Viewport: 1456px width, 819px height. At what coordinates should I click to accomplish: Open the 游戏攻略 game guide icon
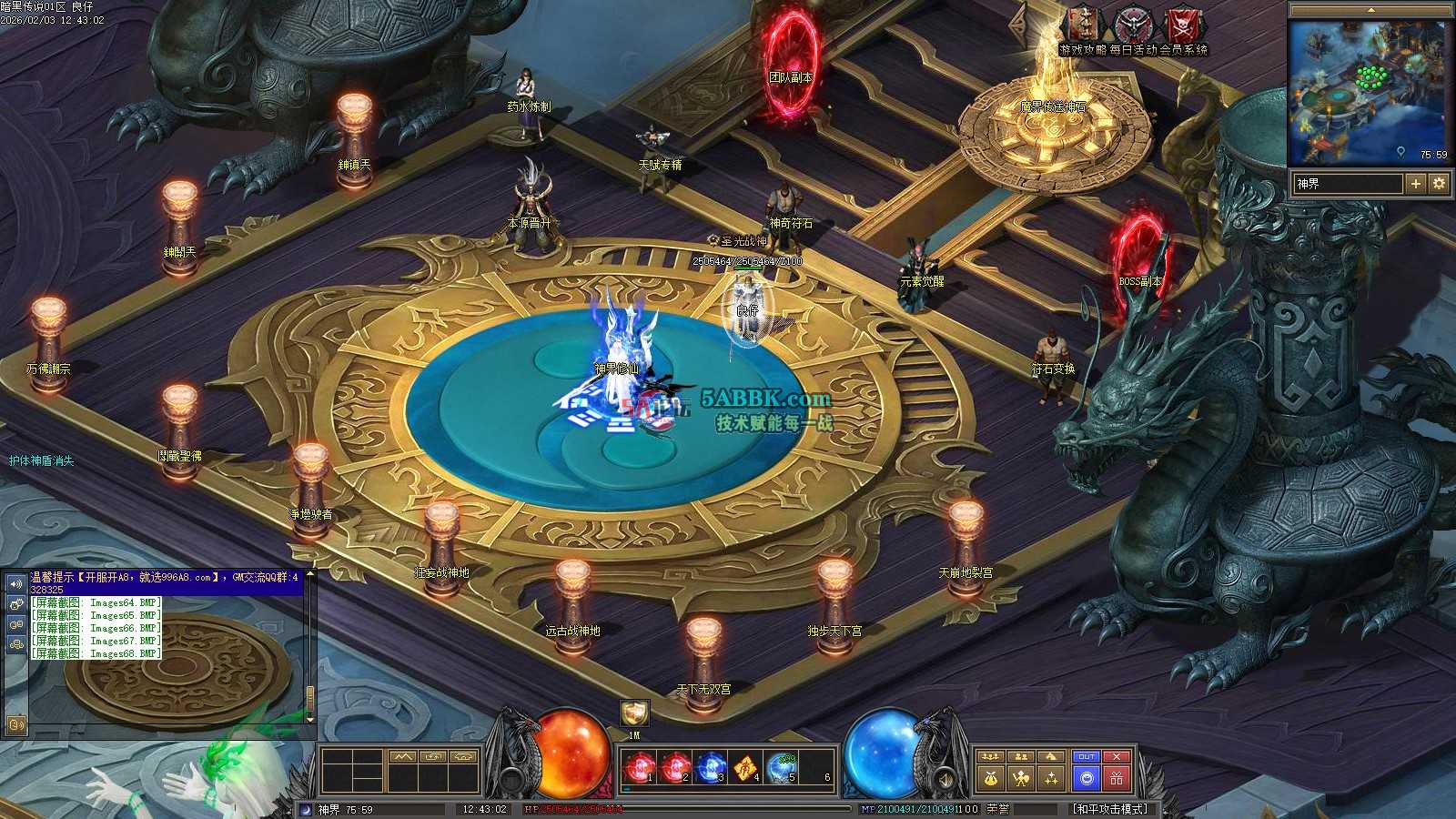pyautogui.click(x=1082, y=25)
